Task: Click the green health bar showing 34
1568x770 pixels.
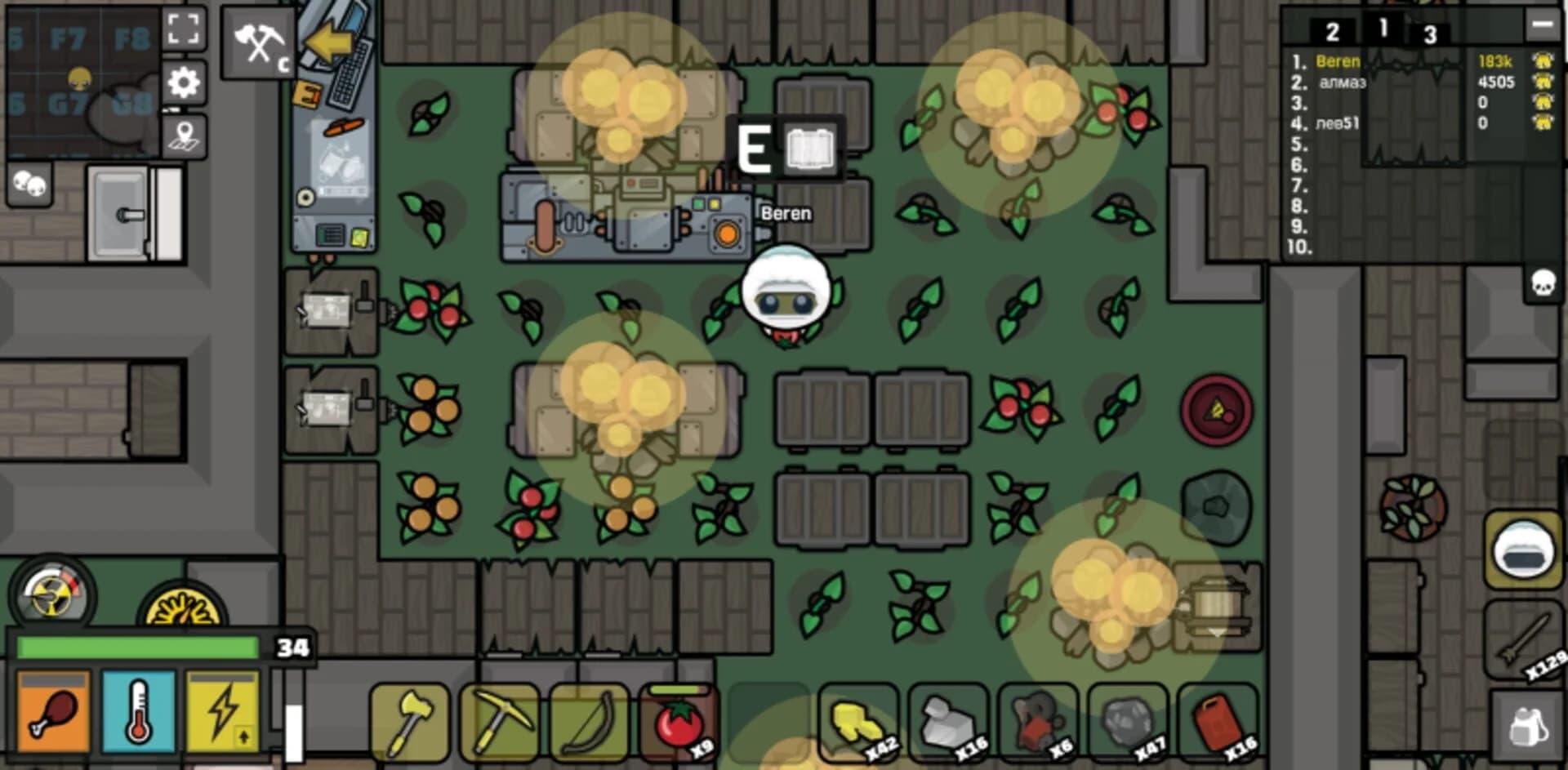Action: tap(139, 646)
